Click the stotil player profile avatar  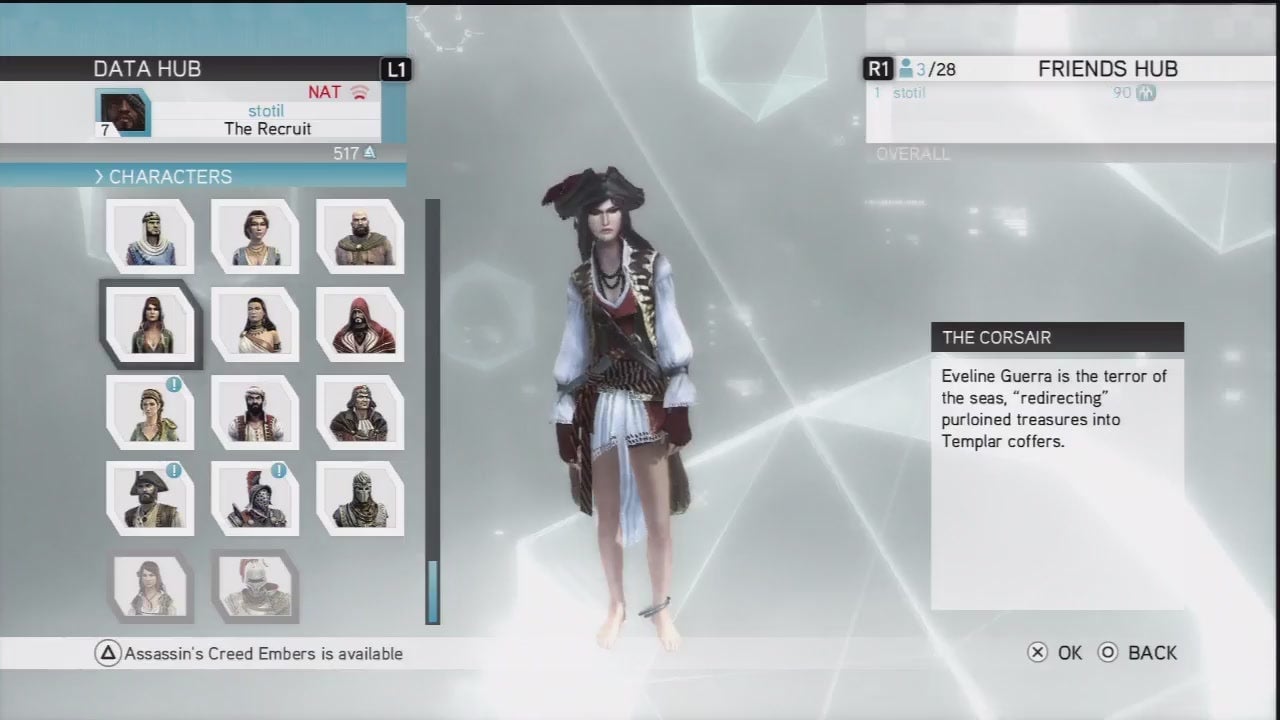(123, 112)
